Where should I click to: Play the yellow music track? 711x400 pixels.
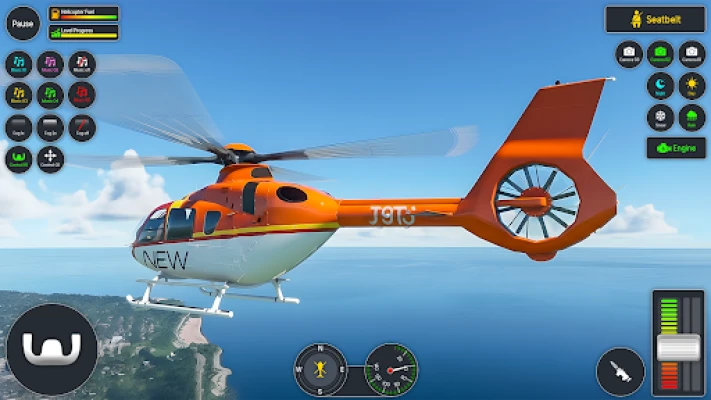tap(19, 96)
